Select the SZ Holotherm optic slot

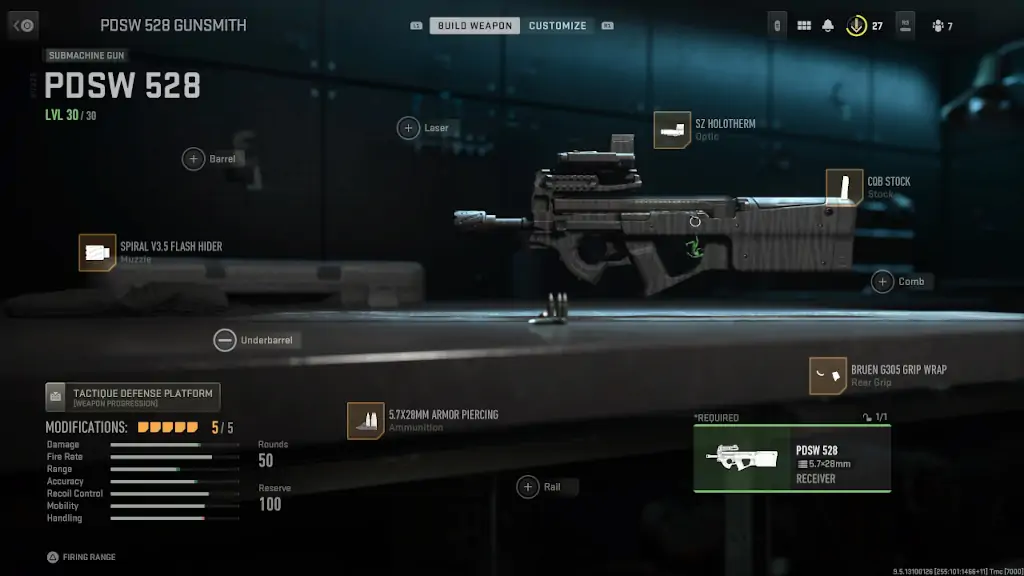click(673, 130)
